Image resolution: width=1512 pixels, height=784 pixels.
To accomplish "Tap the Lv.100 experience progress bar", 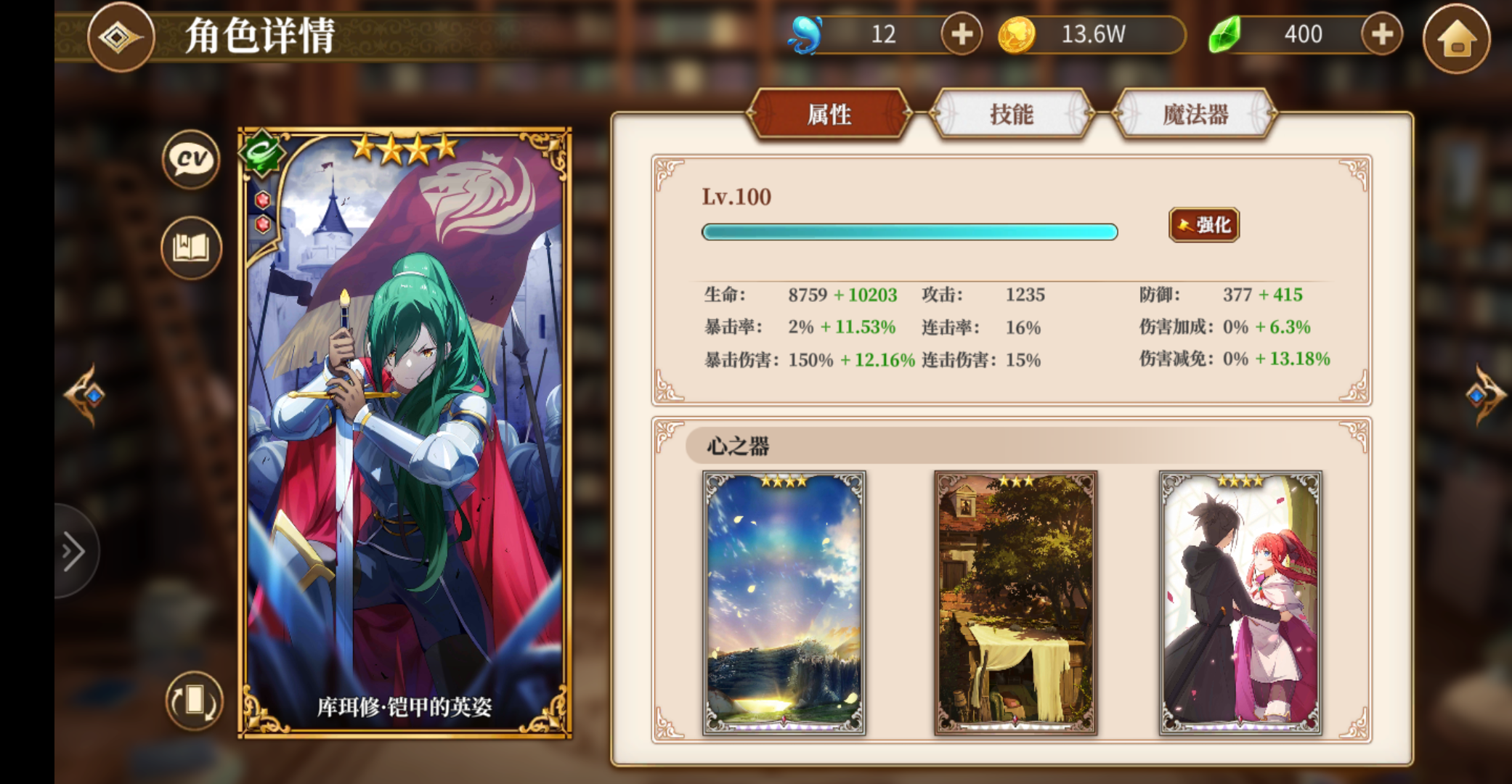I will pyautogui.click(x=909, y=232).
